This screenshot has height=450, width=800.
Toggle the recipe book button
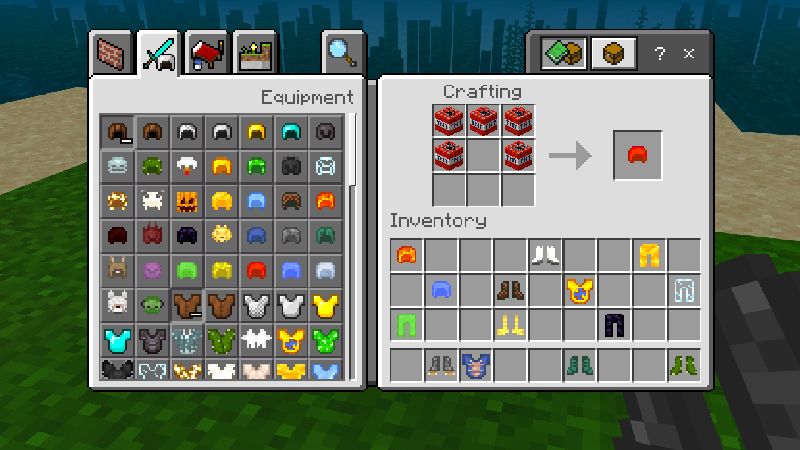tap(563, 53)
